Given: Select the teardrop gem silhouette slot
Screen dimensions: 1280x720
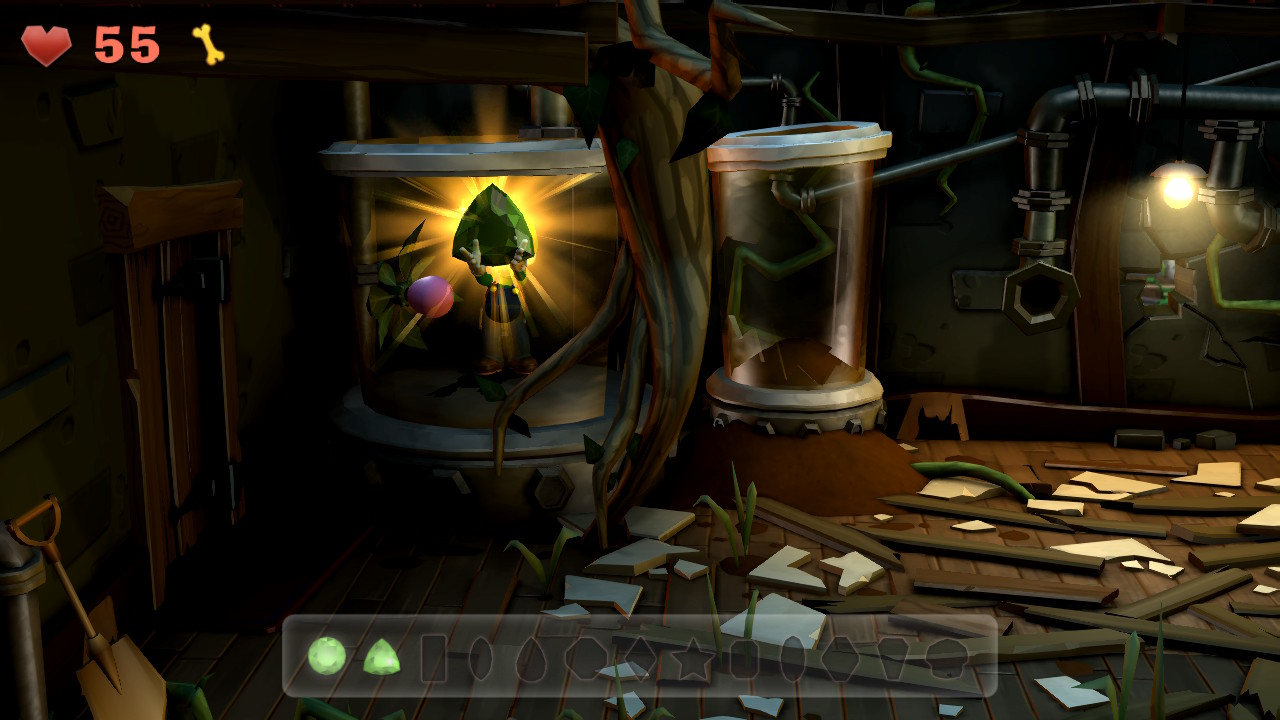Looking at the screenshot, I should point(532,660).
